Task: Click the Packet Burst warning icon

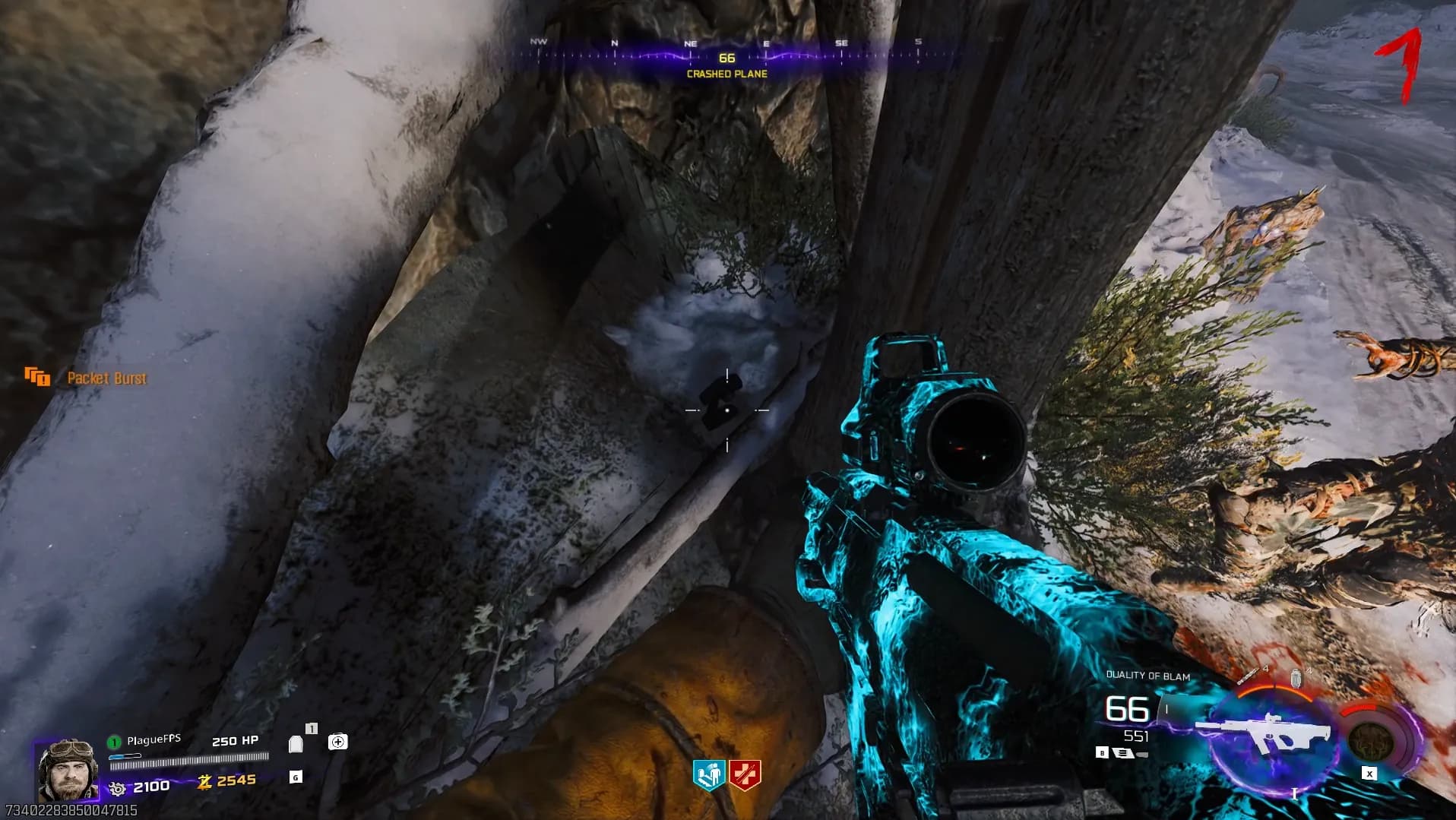Action: point(36,377)
